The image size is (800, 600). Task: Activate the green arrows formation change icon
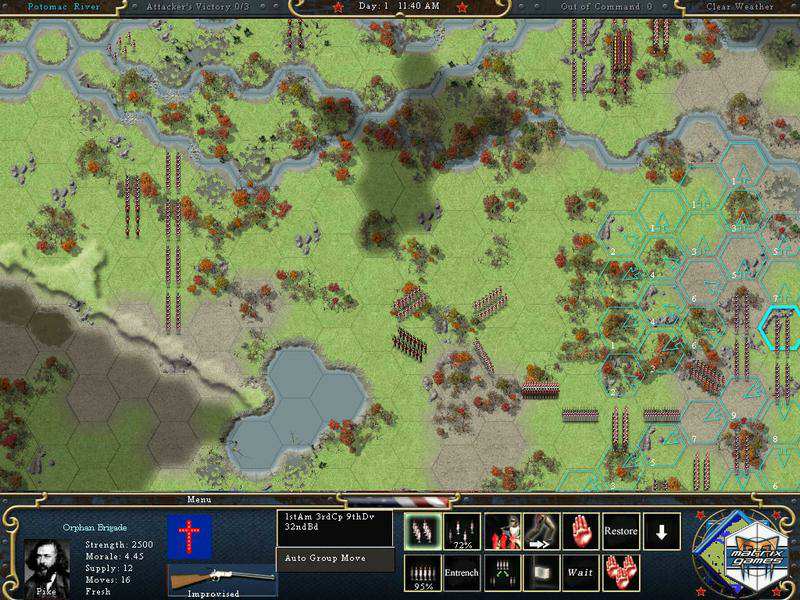(502, 573)
